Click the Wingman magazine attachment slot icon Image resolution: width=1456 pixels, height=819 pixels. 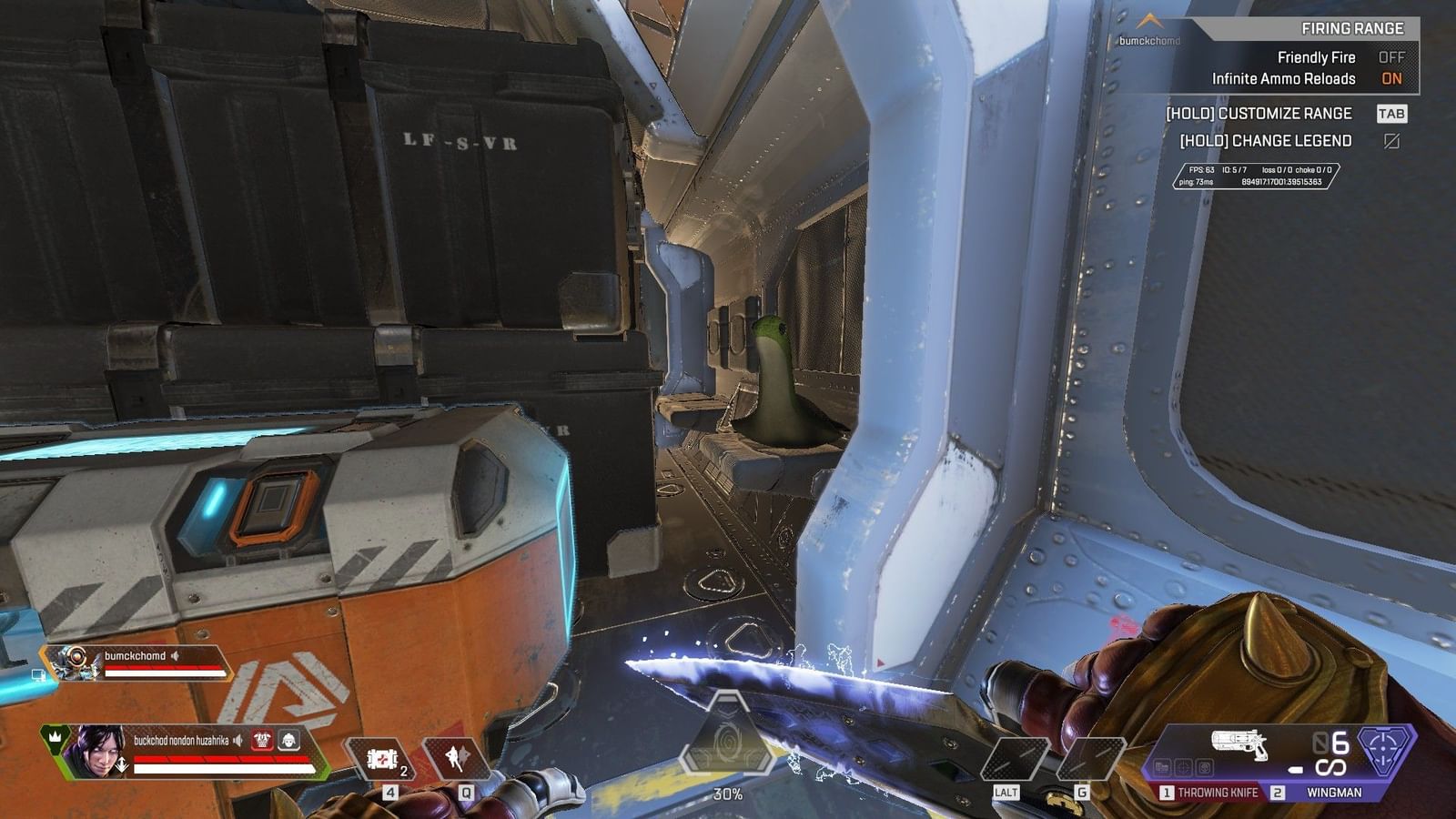click(x=1165, y=768)
